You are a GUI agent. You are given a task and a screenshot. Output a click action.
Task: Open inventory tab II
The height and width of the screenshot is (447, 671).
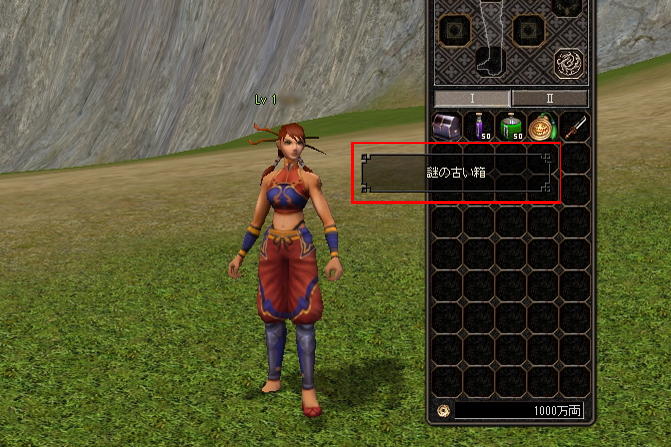click(x=549, y=98)
